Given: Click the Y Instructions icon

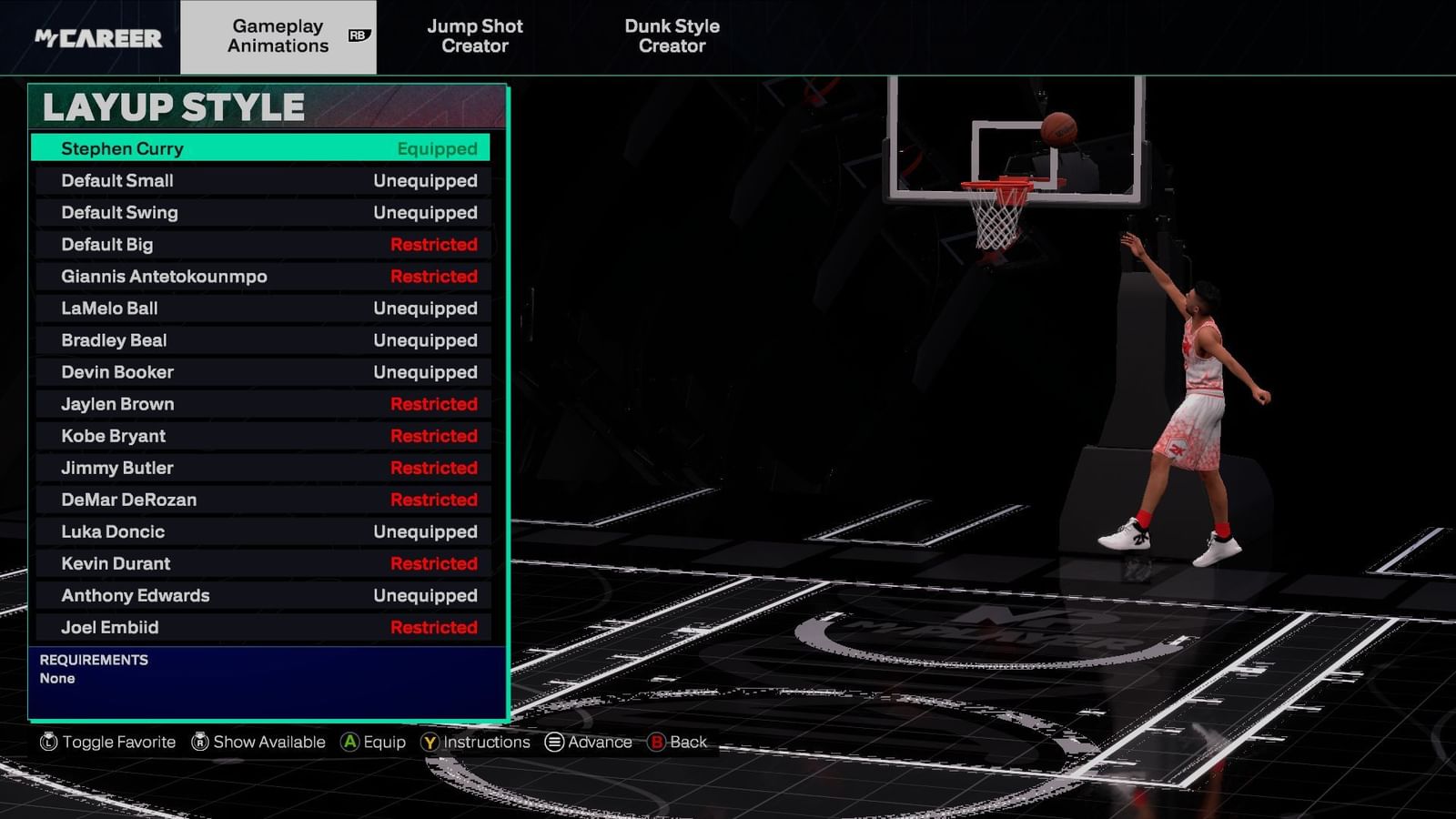Looking at the screenshot, I should (x=428, y=742).
